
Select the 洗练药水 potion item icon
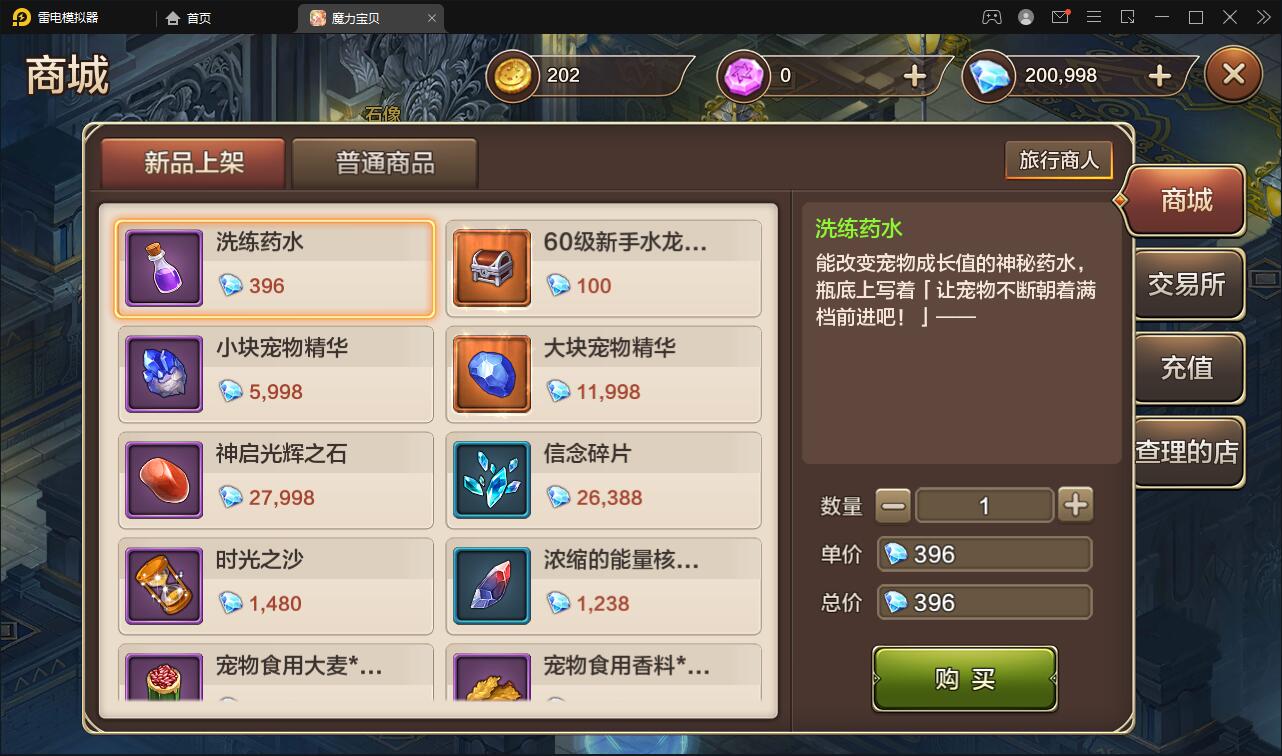pyautogui.click(x=163, y=268)
